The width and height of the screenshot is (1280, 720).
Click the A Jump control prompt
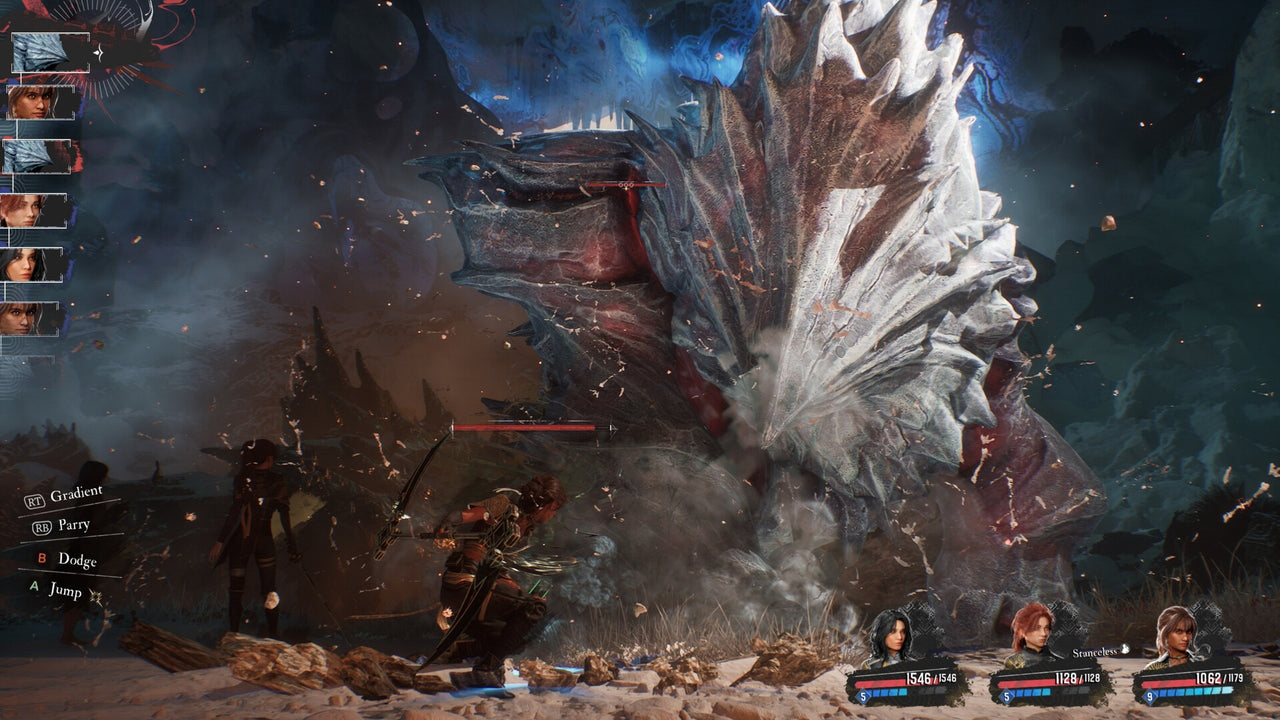point(55,592)
